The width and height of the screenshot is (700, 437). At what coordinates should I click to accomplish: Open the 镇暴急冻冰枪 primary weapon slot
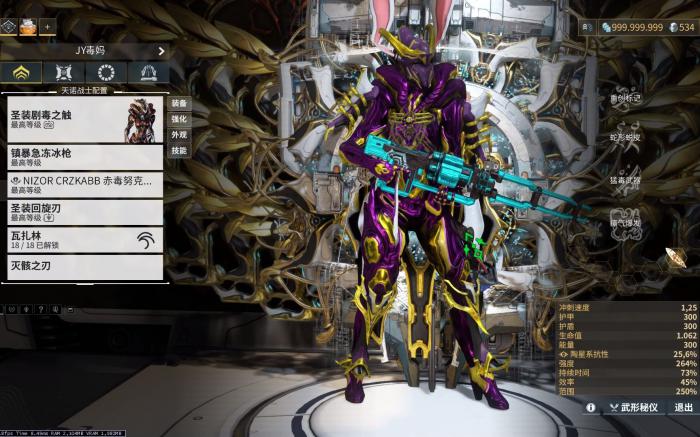[x=84, y=157]
